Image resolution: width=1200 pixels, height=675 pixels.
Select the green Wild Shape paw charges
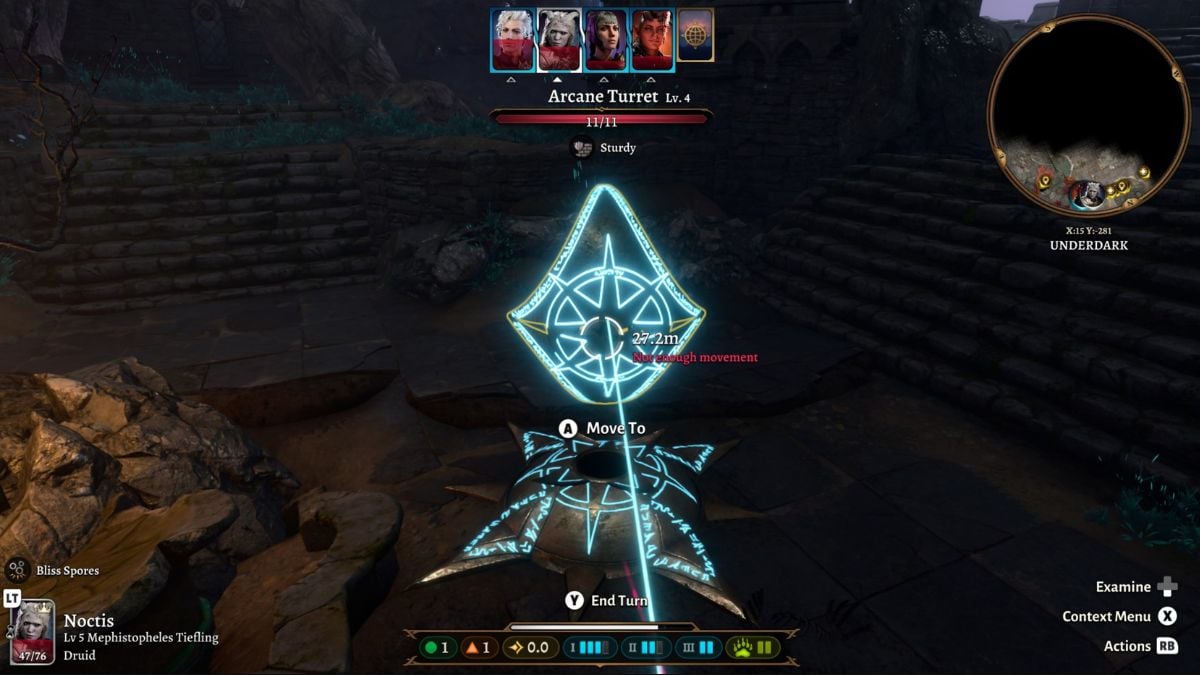(752, 647)
